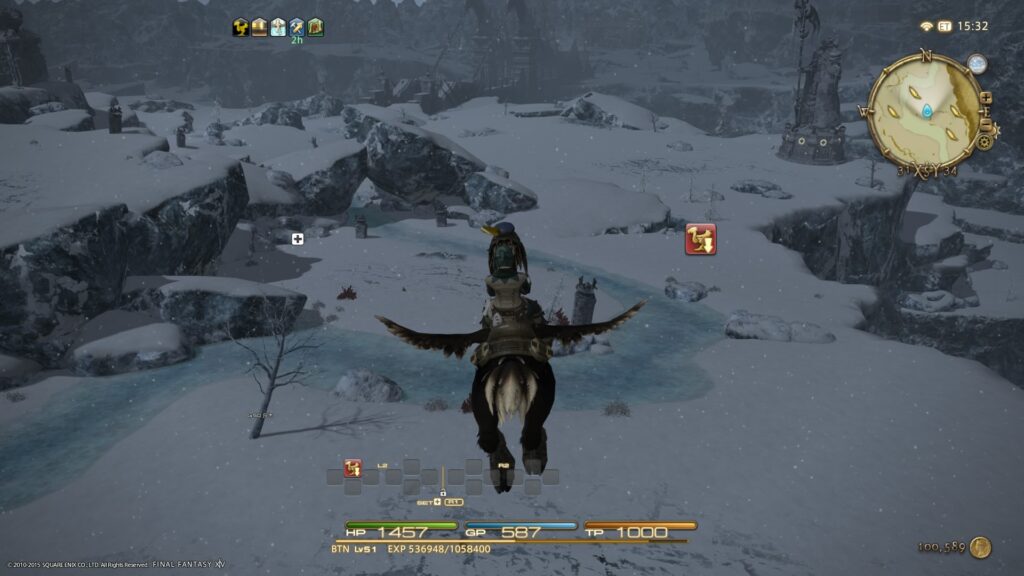Click the yellow chocobo mounted status icon
Screen dimensions: 1024x576
point(241,27)
